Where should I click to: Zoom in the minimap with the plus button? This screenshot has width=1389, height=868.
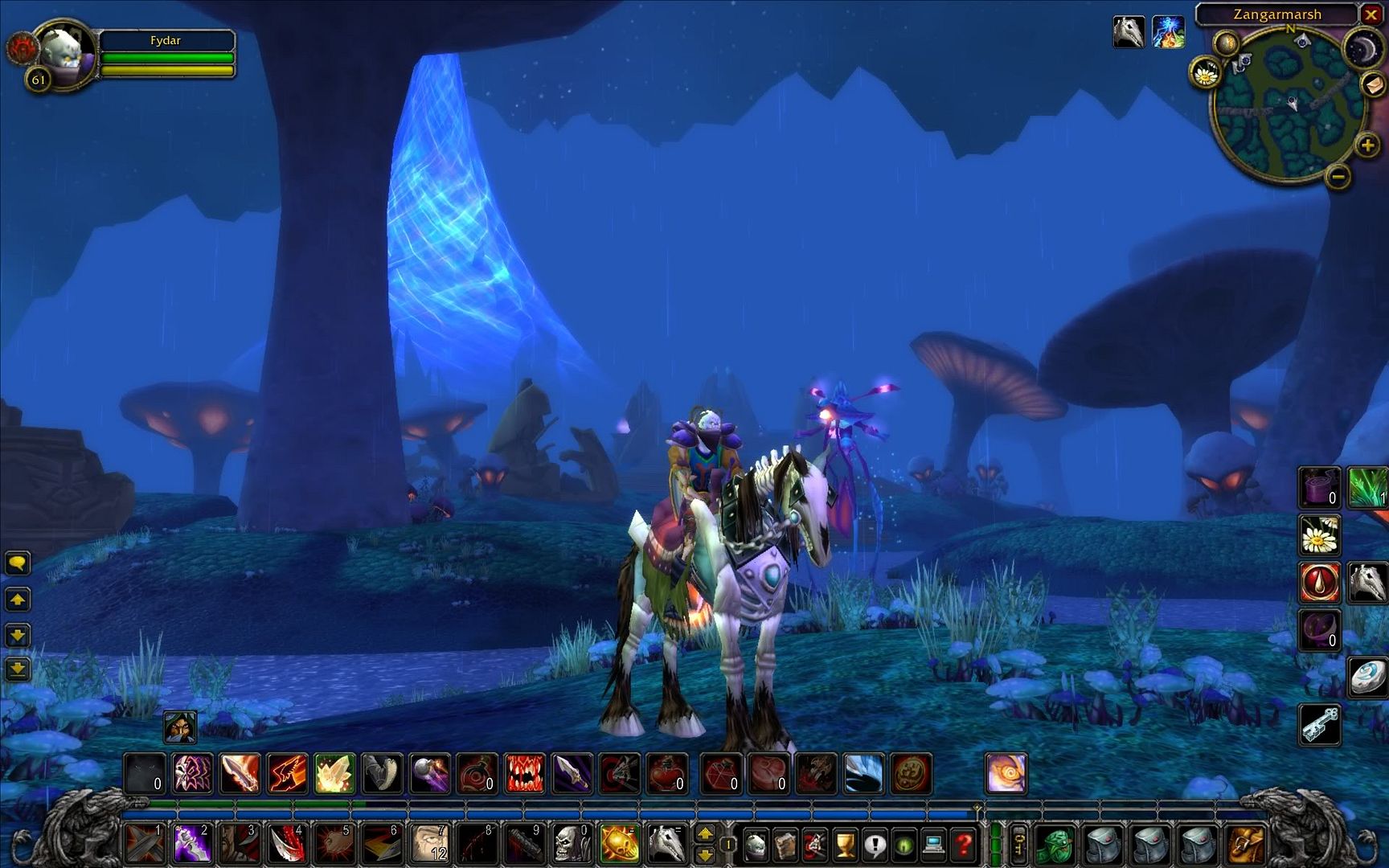(x=1366, y=145)
